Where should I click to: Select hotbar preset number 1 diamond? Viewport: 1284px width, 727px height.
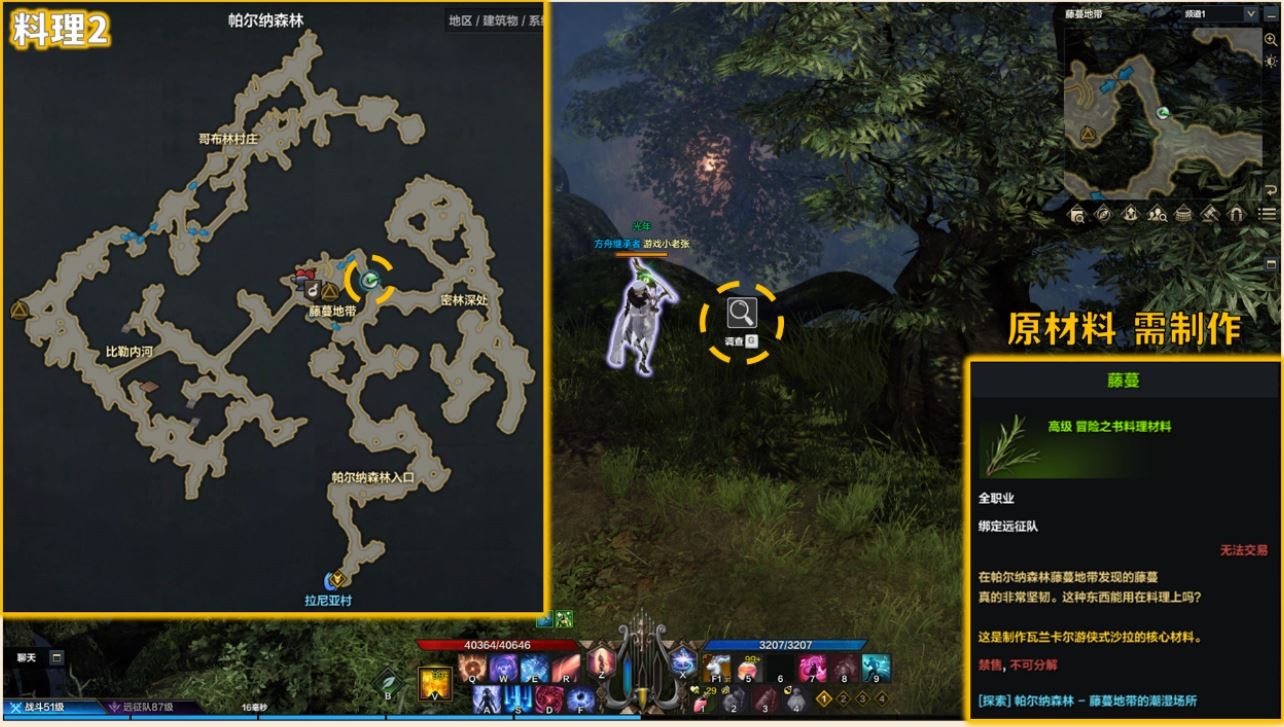(x=825, y=698)
